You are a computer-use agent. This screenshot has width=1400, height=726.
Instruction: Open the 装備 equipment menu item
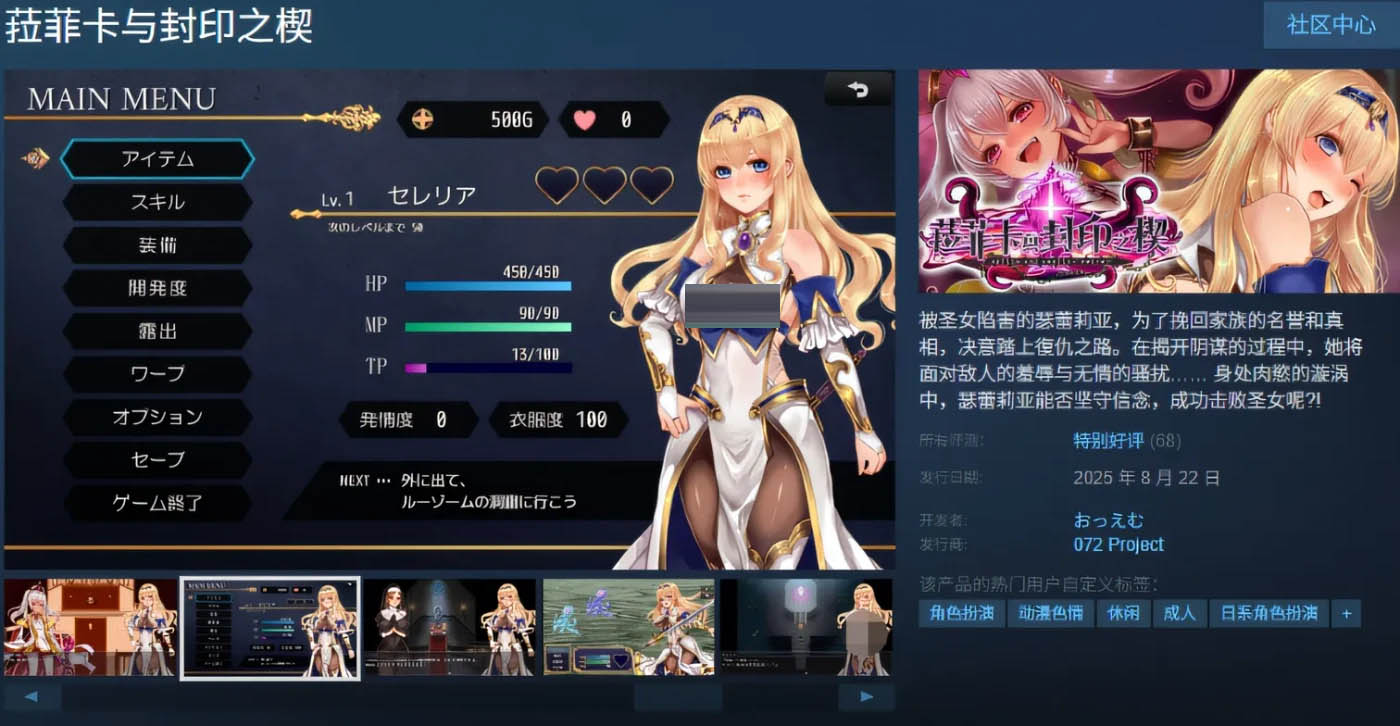[156, 245]
